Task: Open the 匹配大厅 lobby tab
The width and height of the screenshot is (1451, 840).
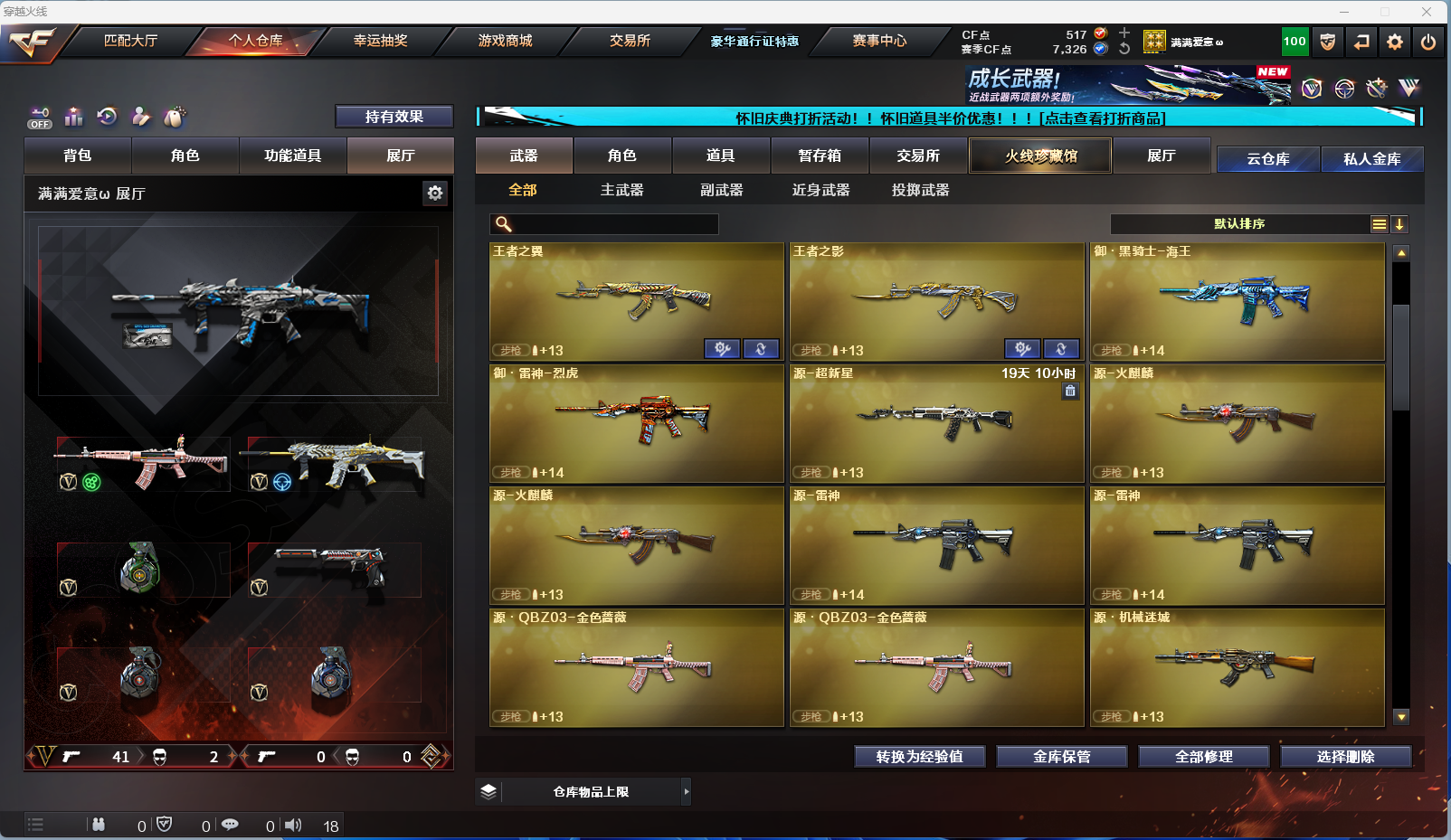Action: tap(130, 41)
